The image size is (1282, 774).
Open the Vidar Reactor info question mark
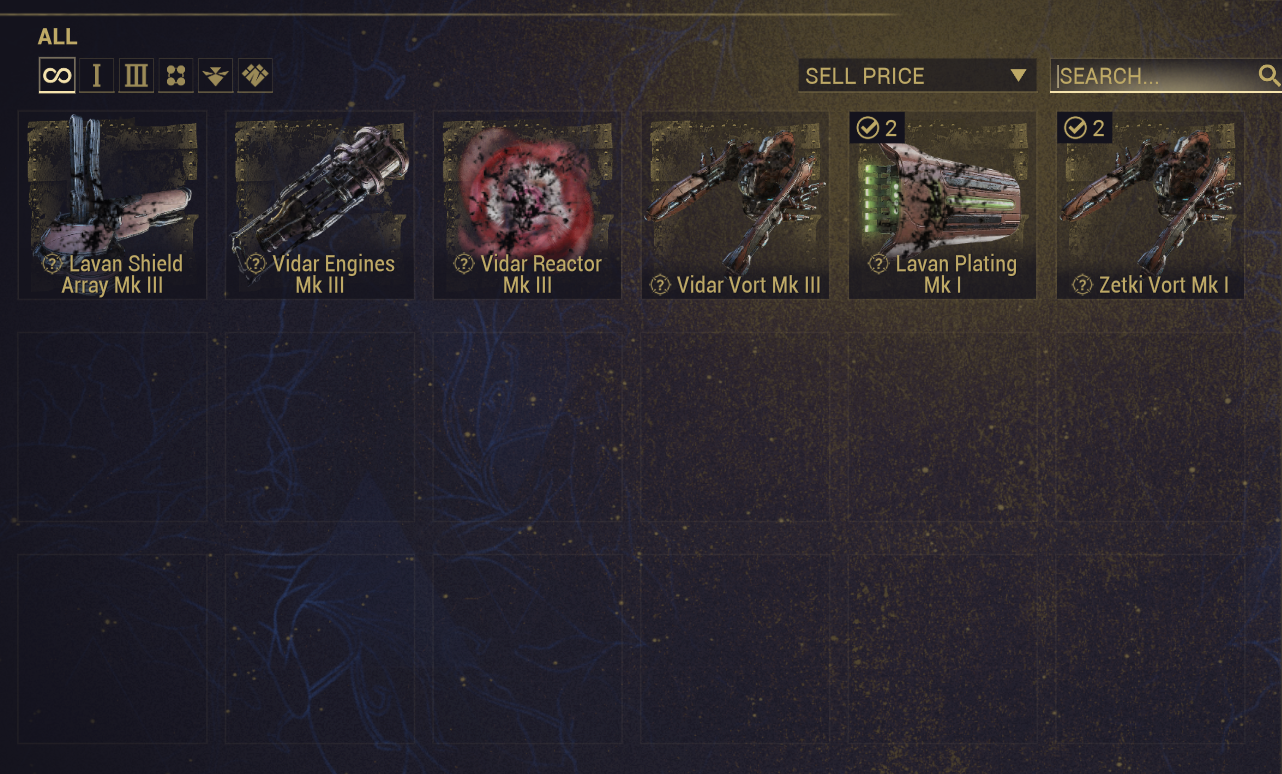(463, 264)
